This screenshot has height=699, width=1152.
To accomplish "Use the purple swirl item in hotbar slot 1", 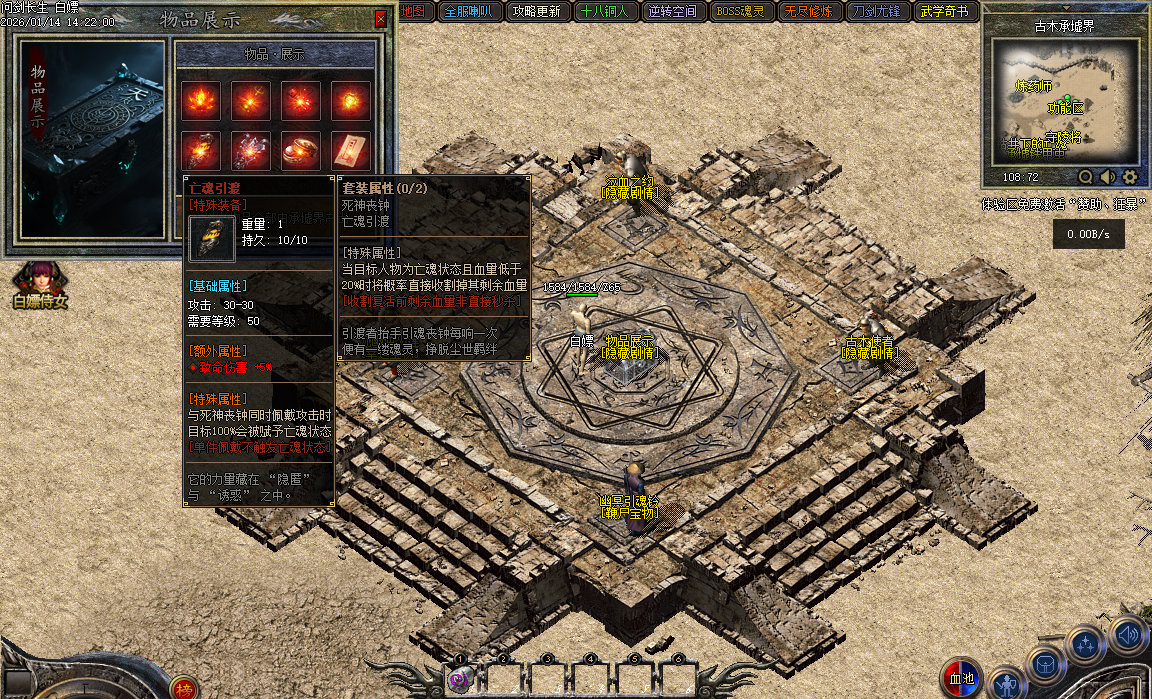I will tap(460, 680).
